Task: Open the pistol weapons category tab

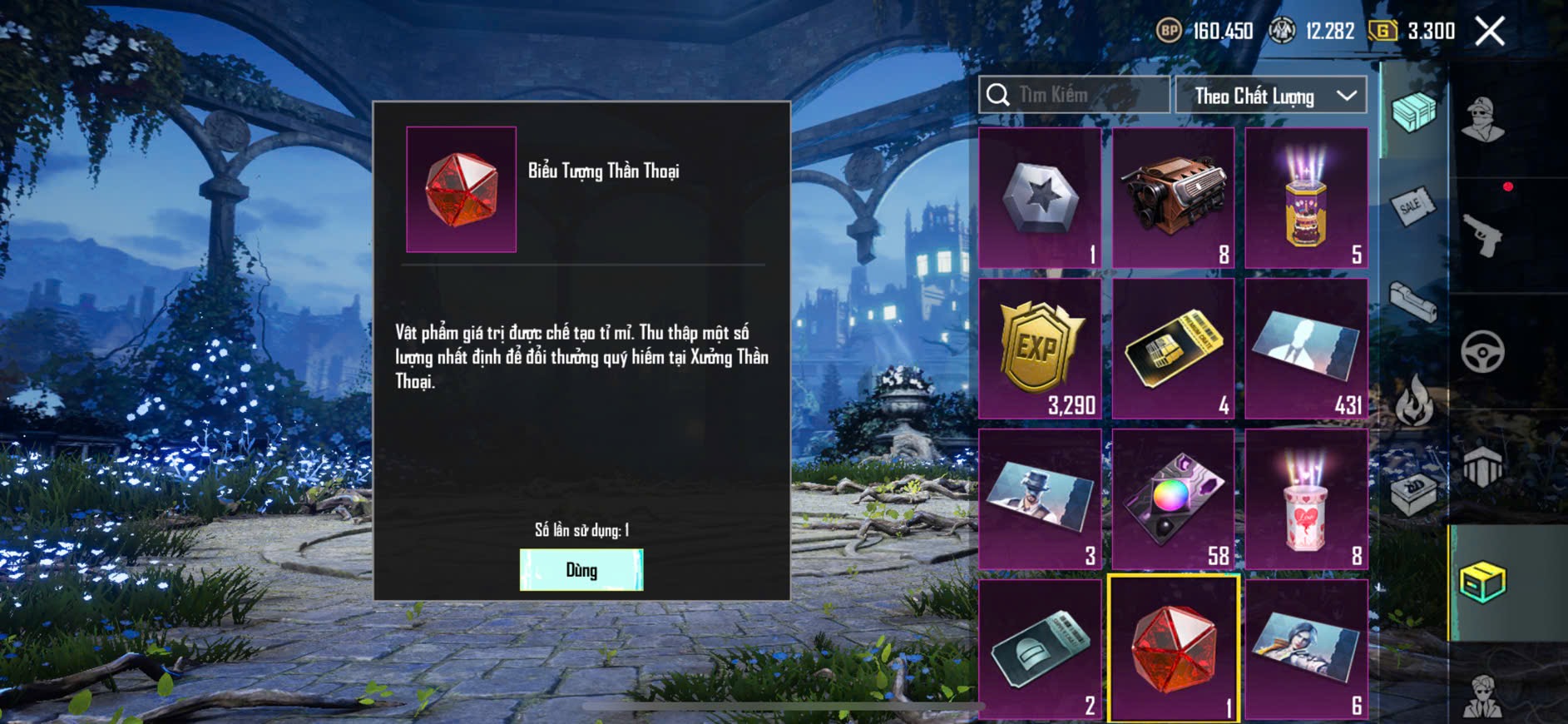Action: 1482,236
